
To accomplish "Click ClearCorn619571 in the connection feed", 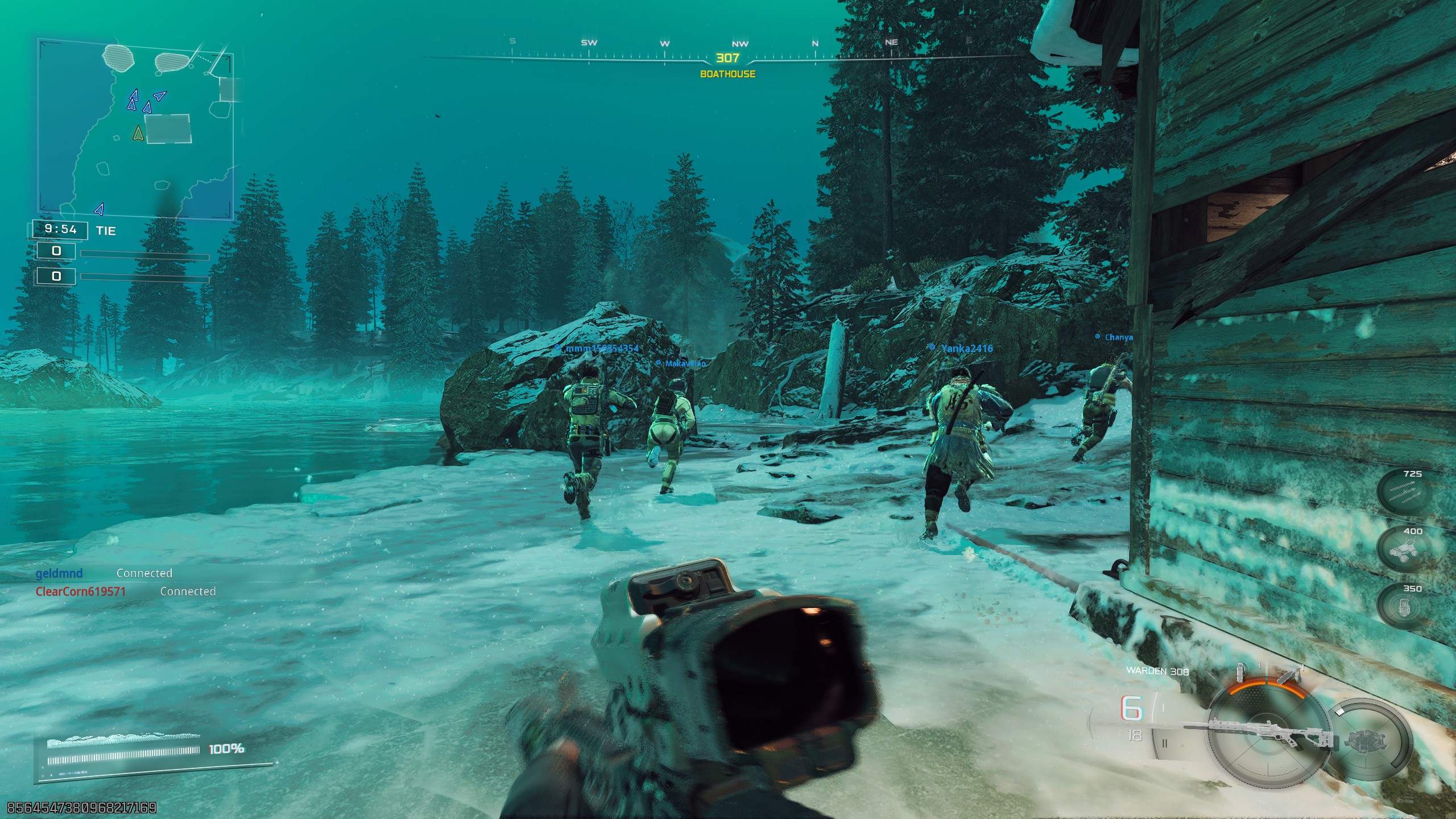I will (81, 591).
